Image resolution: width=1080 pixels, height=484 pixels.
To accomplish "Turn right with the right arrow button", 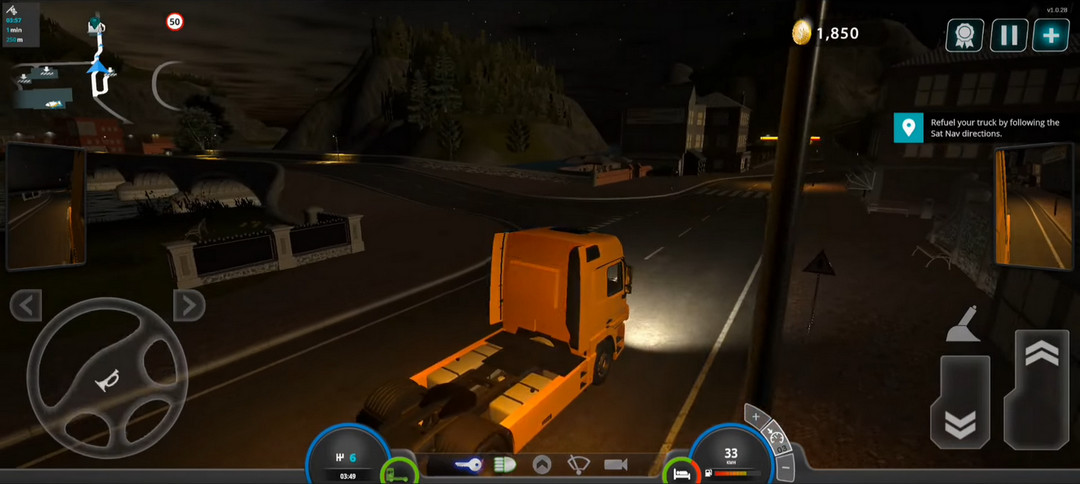I will click(188, 305).
